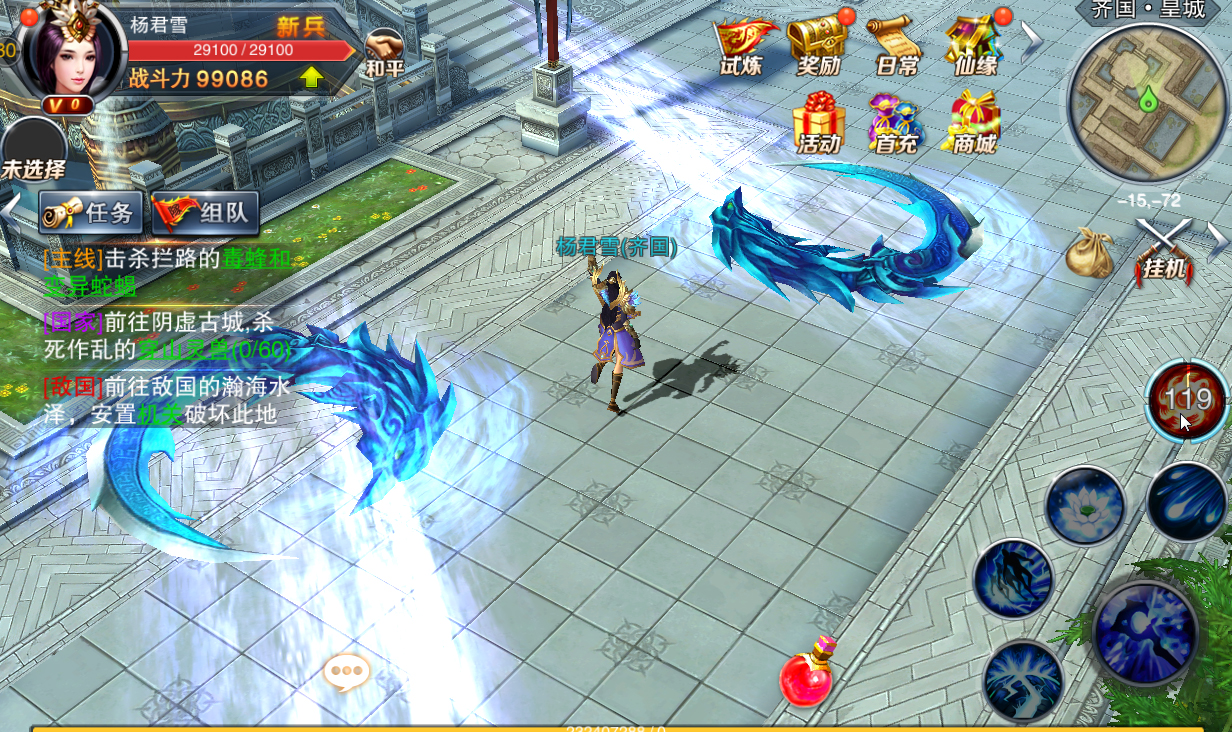Activate the lotus flower skill
The image size is (1232, 732).
(1085, 505)
